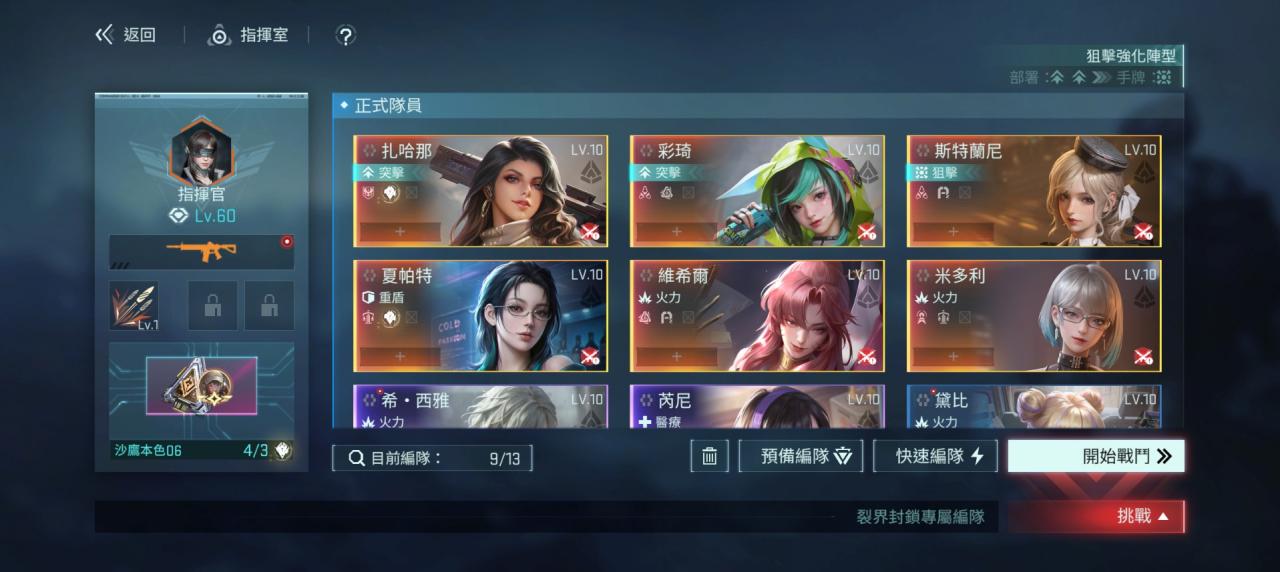The width and height of the screenshot is (1280, 572).
Task: Select the 希・西雅 squad card
Action: (480, 407)
